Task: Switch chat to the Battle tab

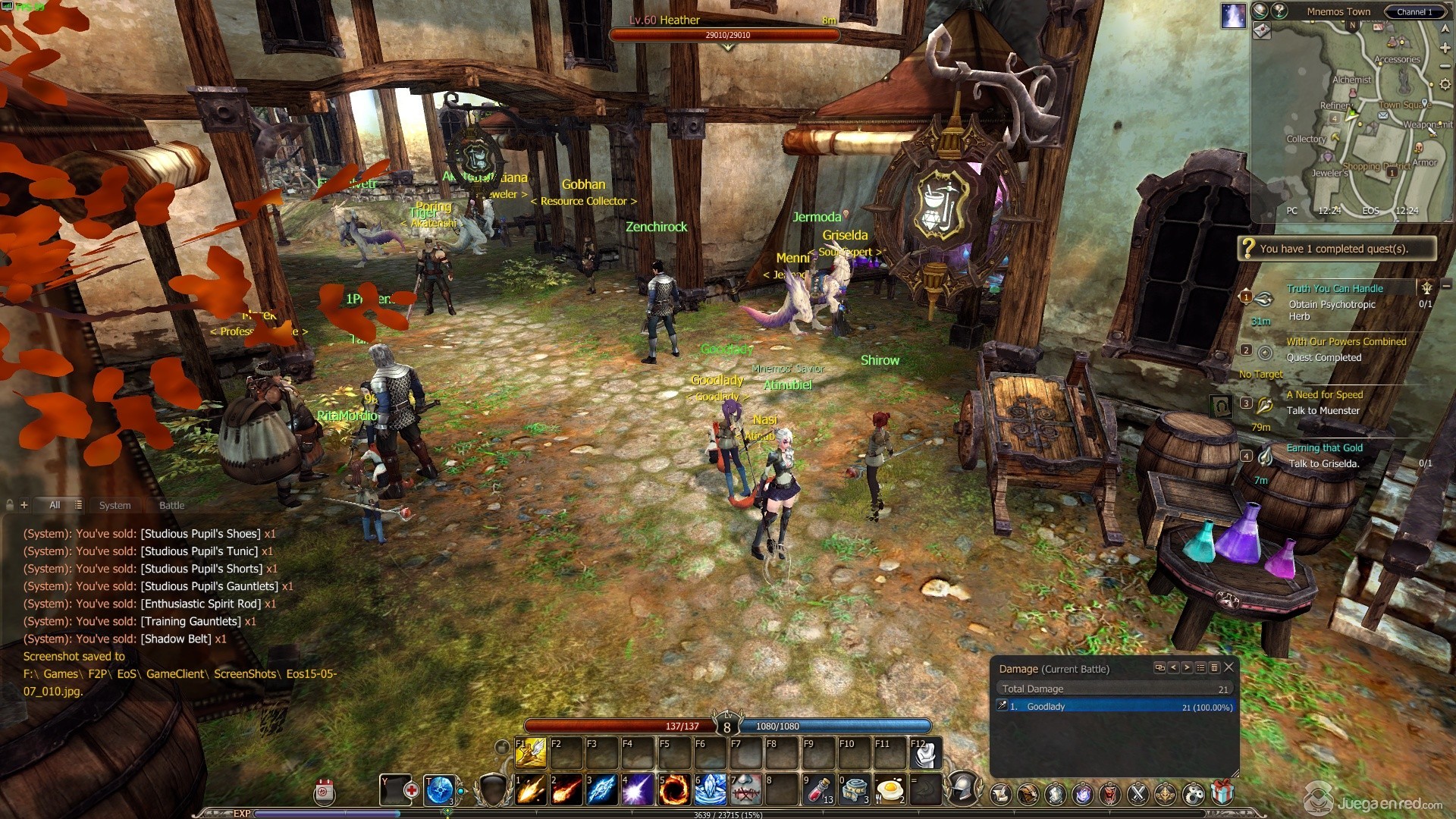Action: 171,505
